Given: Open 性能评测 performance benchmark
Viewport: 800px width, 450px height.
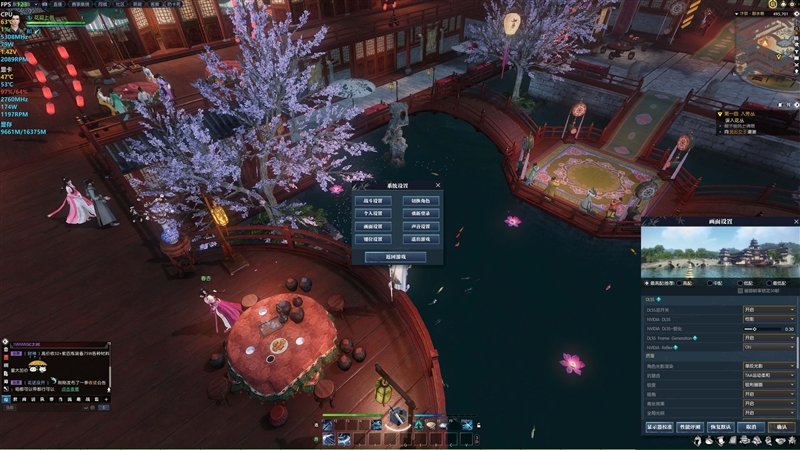Looking at the screenshot, I should (x=688, y=427).
